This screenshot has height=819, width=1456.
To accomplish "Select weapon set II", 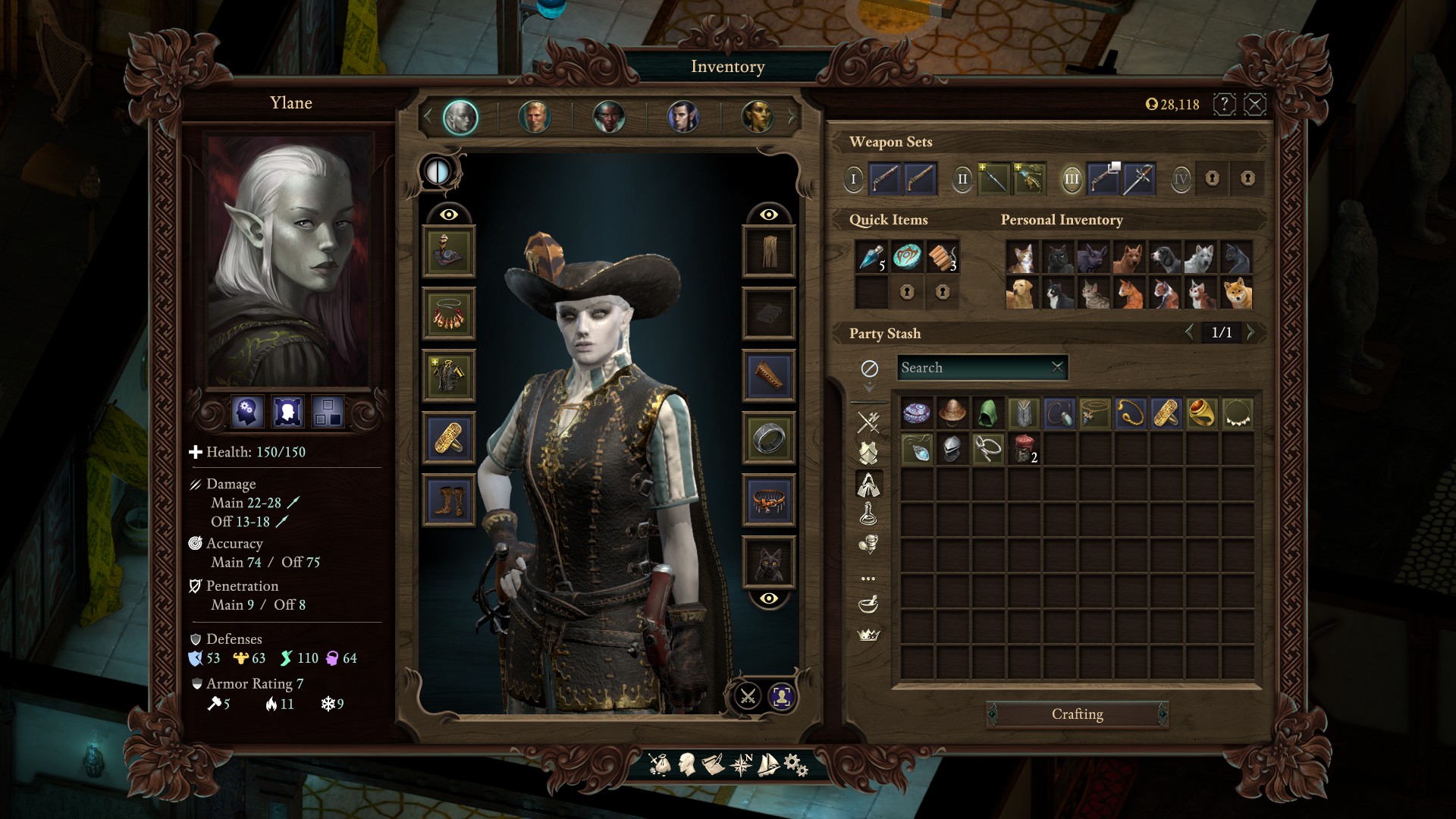I will [x=962, y=180].
